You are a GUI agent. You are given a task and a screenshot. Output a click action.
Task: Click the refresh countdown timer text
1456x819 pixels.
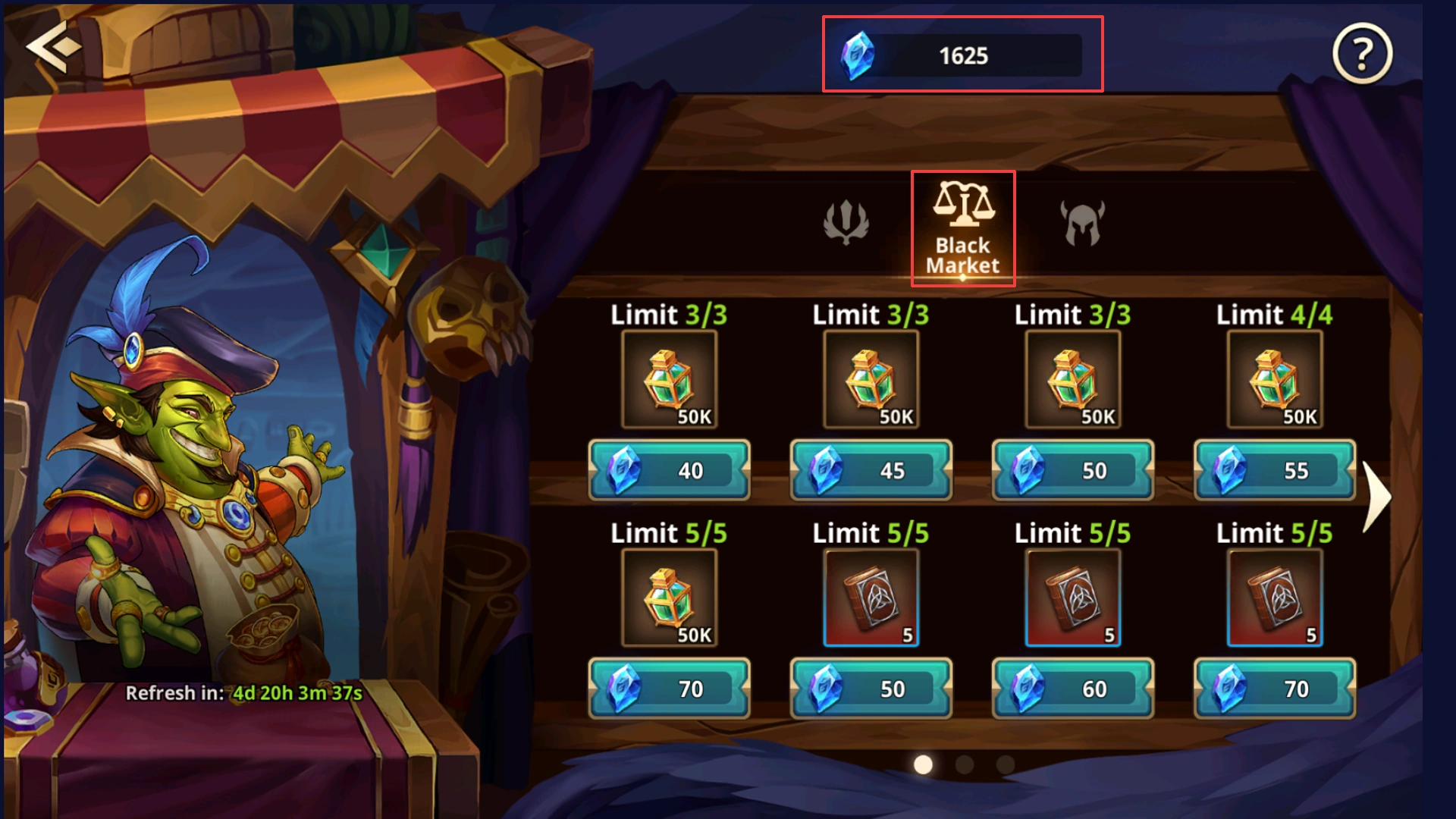click(243, 692)
